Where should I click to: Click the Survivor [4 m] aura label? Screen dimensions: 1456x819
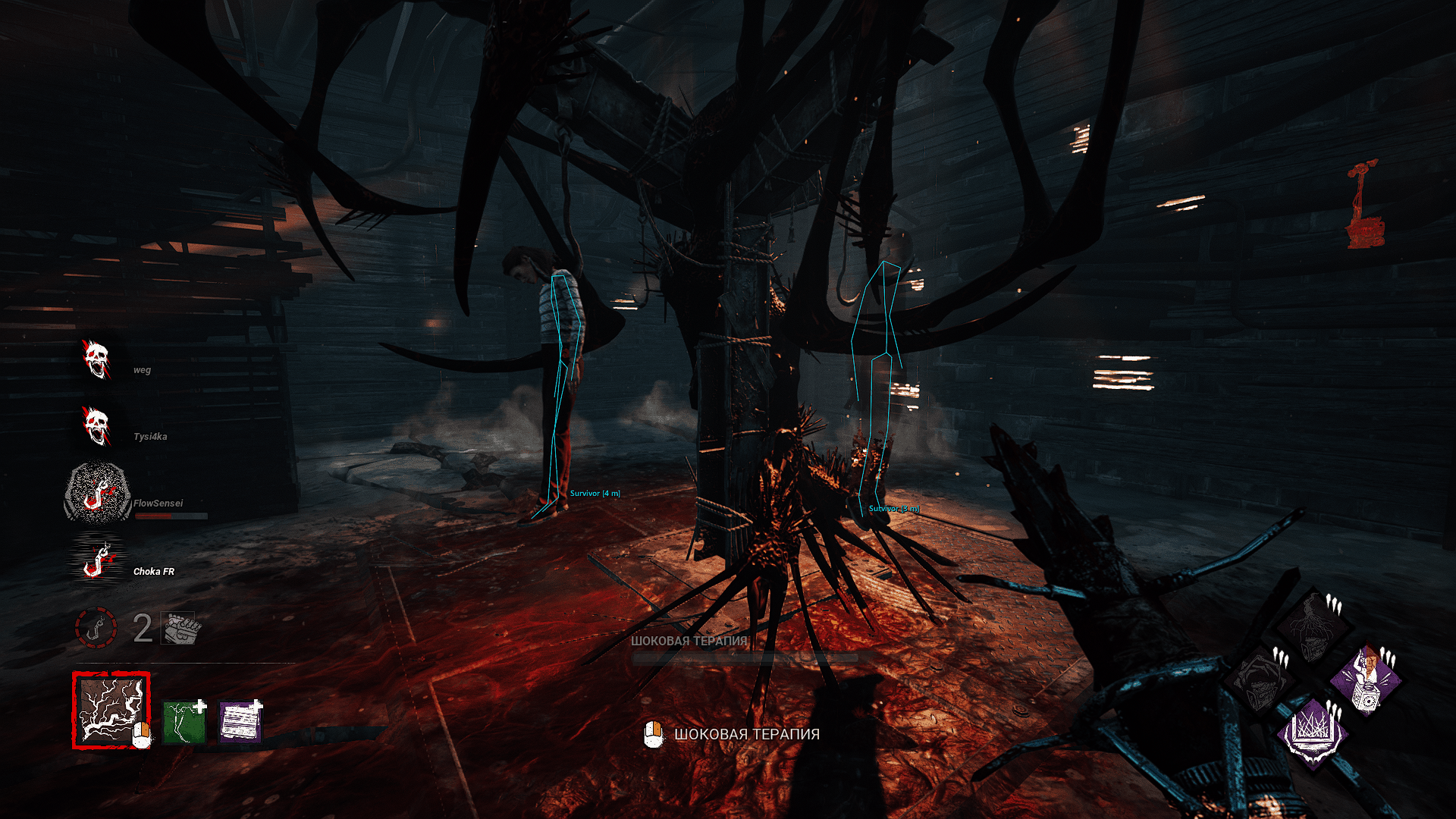[596, 493]
